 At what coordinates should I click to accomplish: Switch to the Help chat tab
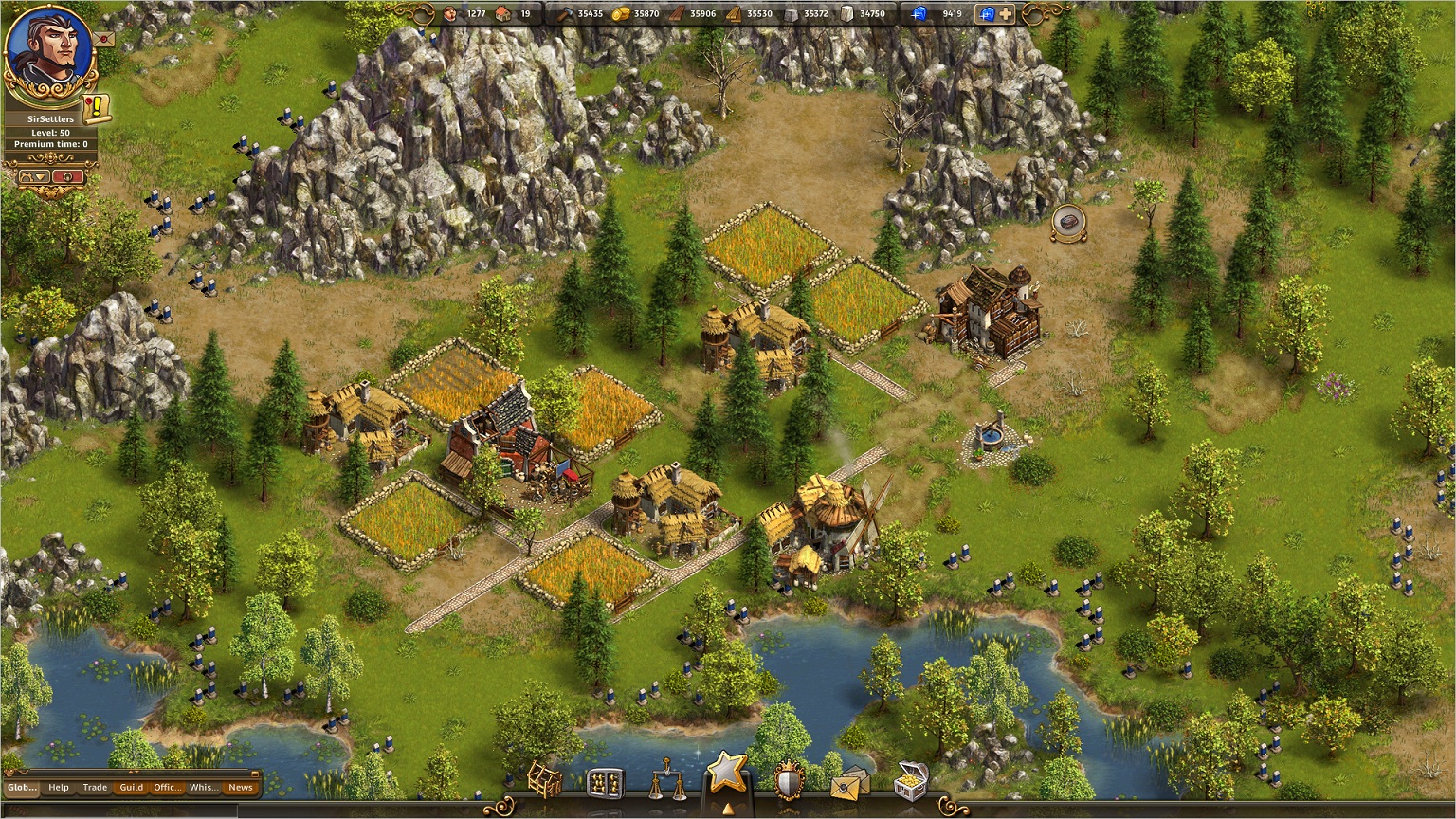59,787
